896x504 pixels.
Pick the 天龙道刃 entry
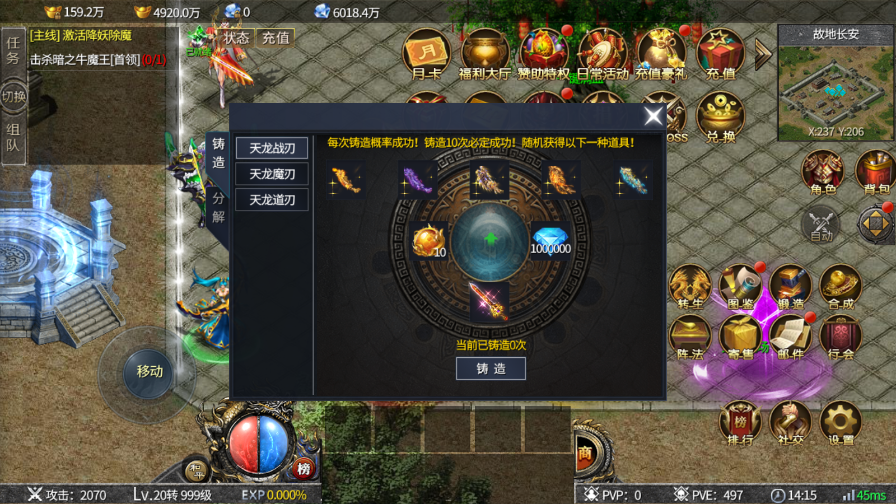(x=272, y=200)
